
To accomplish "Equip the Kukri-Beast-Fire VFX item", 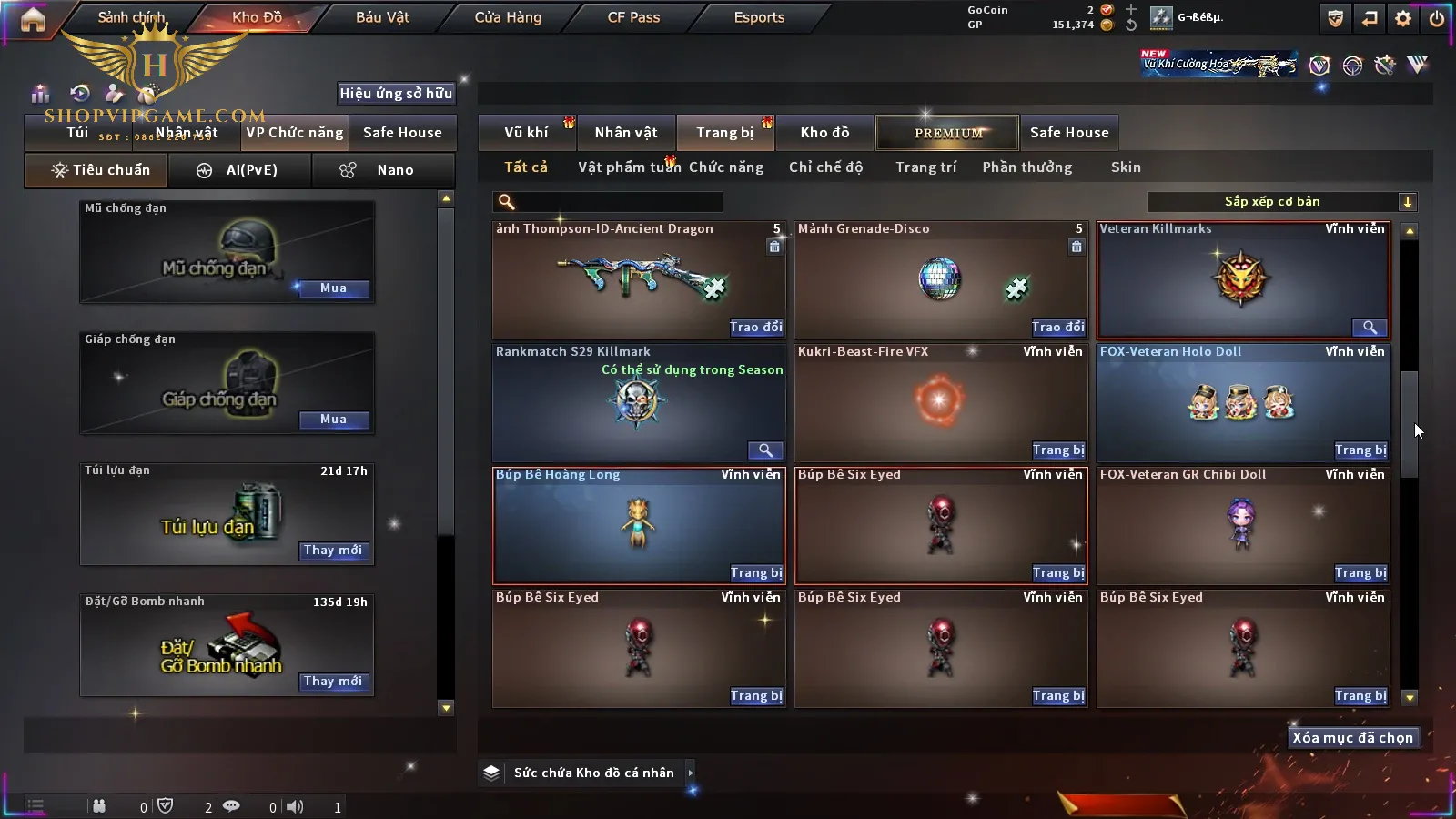I will coord(1058,450).
